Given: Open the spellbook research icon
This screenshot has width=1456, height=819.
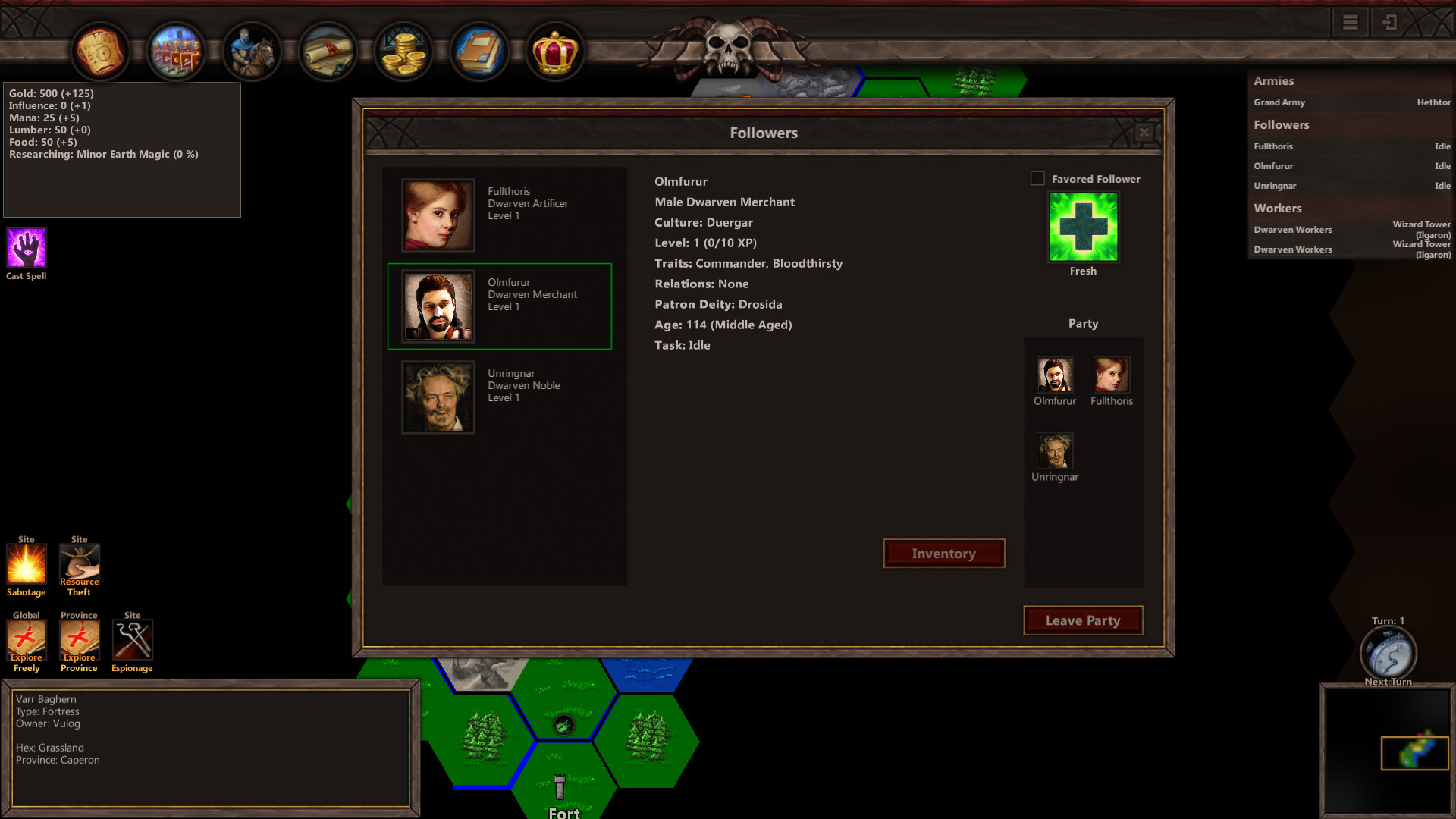Looking at the screenshot, I should point(480,51).
